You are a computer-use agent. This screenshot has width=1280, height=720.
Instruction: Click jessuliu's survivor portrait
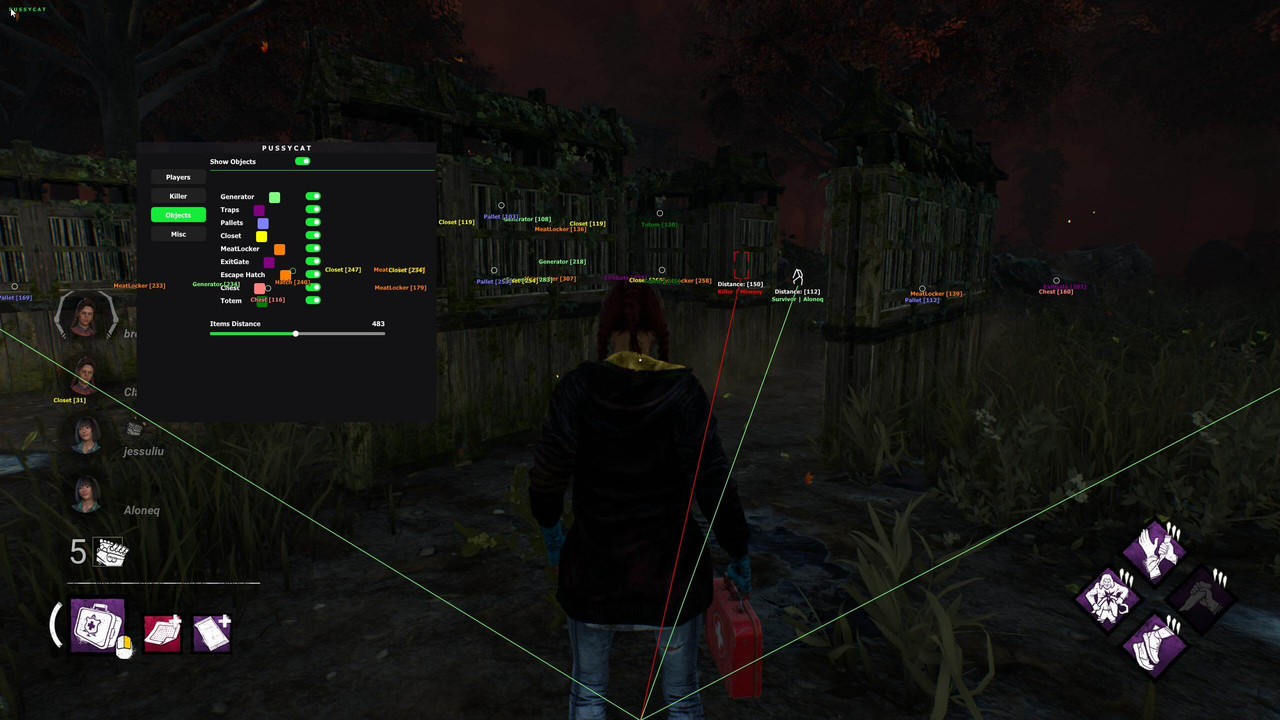tap(85, 435)
